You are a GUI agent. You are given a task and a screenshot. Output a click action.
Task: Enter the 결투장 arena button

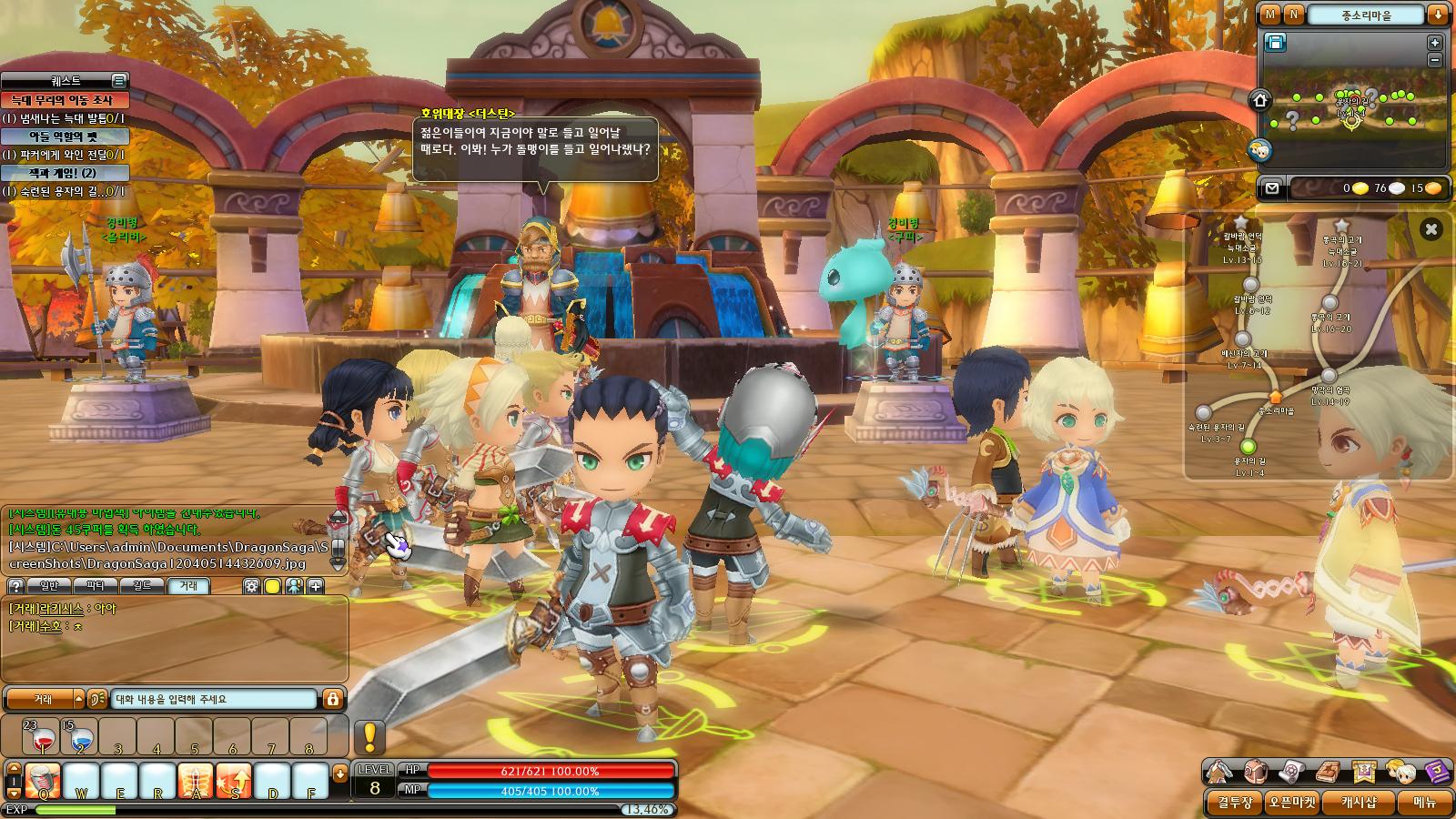tap(1235, 803)
